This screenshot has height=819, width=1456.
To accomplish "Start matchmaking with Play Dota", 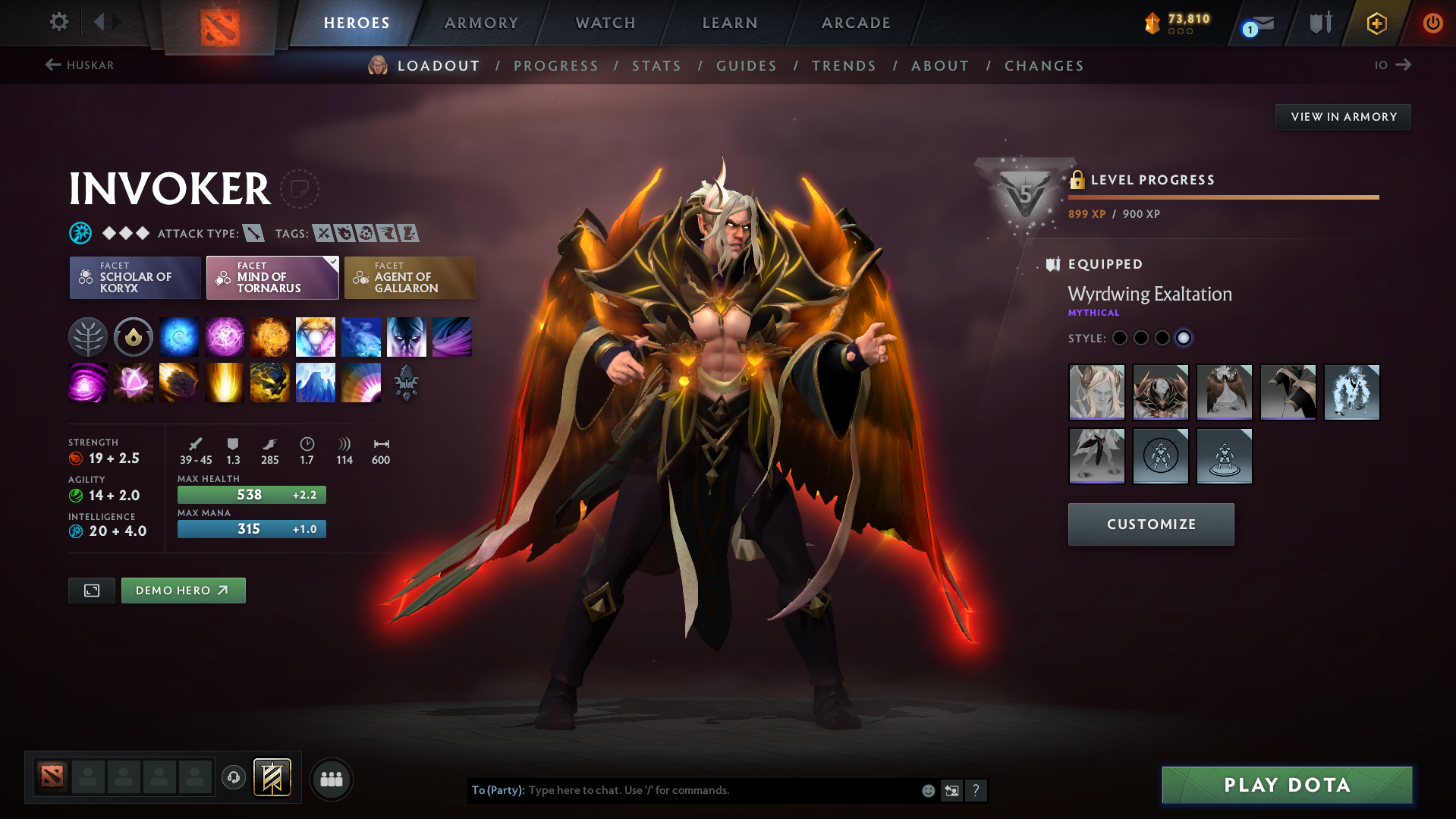I will pos(1287,785).
